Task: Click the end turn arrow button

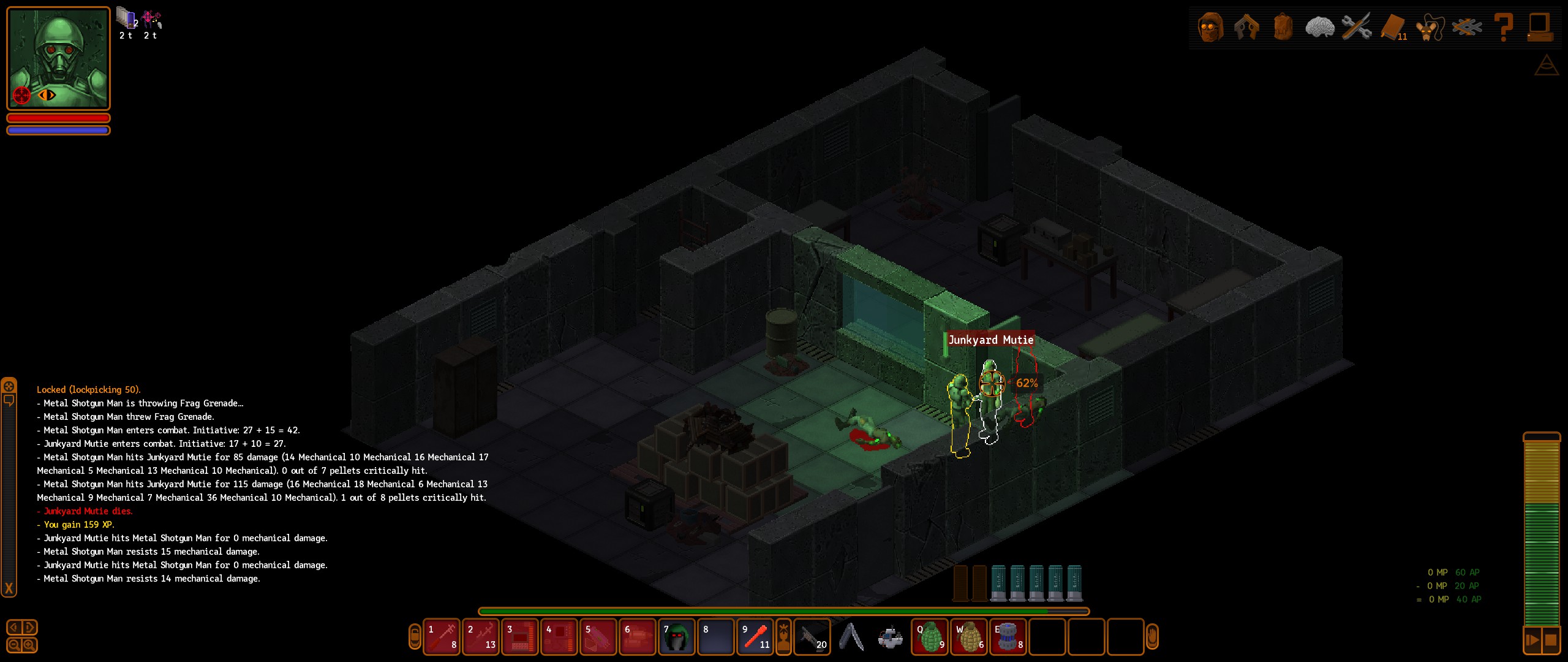Action: [x=1532, y=641]
